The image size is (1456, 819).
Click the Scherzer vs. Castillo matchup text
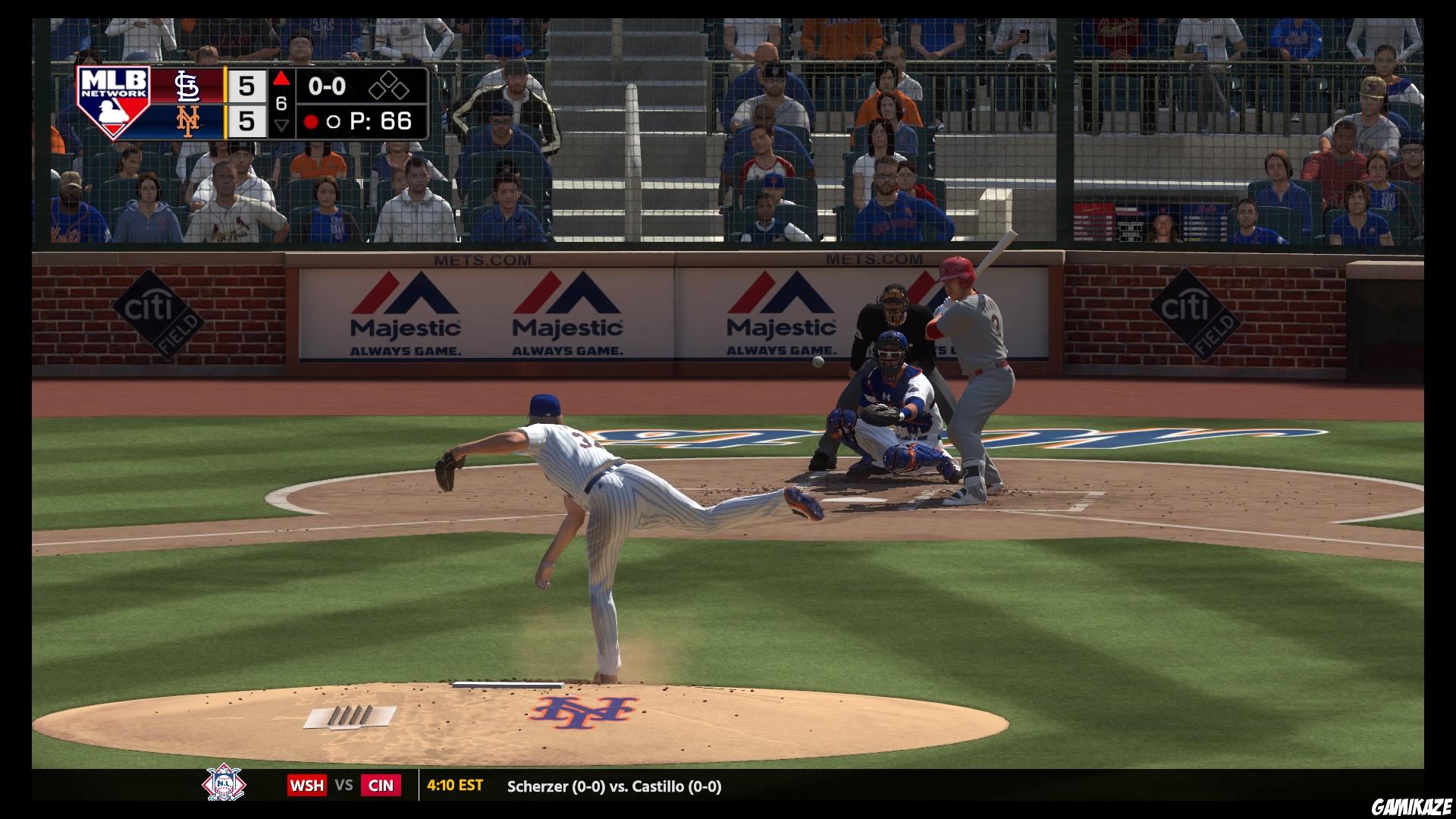click(614, 786)
